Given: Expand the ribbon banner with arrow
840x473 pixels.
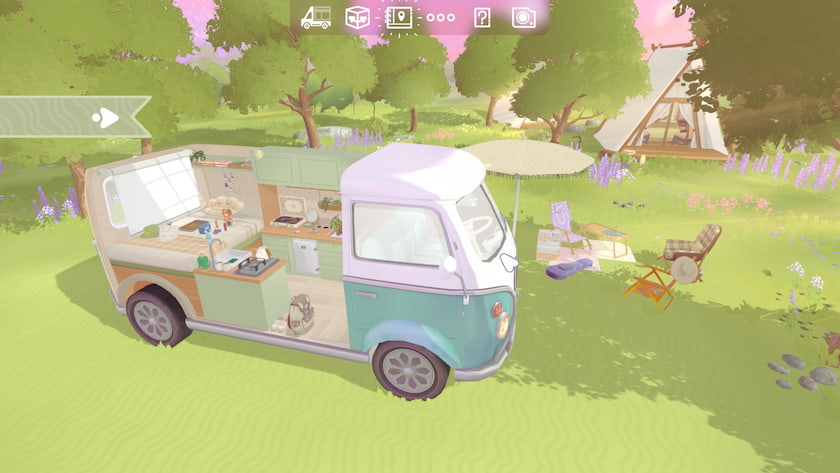Looking at the screenshot, I should point(104,118).
